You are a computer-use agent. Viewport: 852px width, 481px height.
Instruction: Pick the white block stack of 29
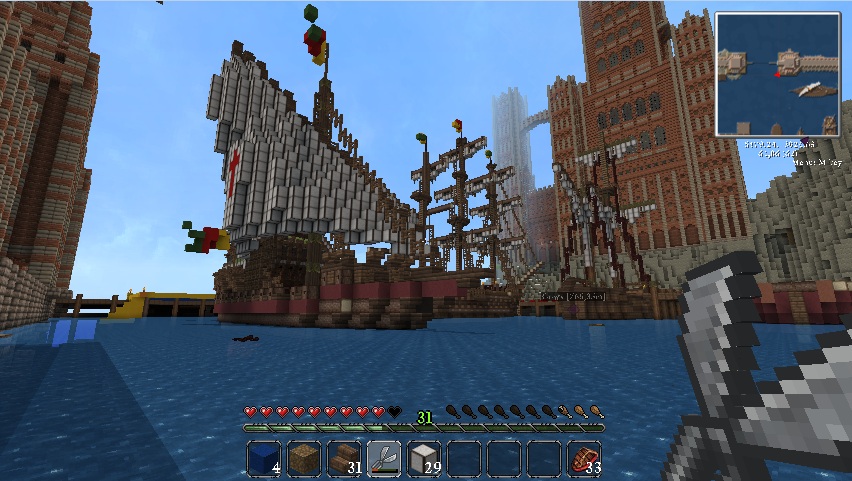(424, 458)
